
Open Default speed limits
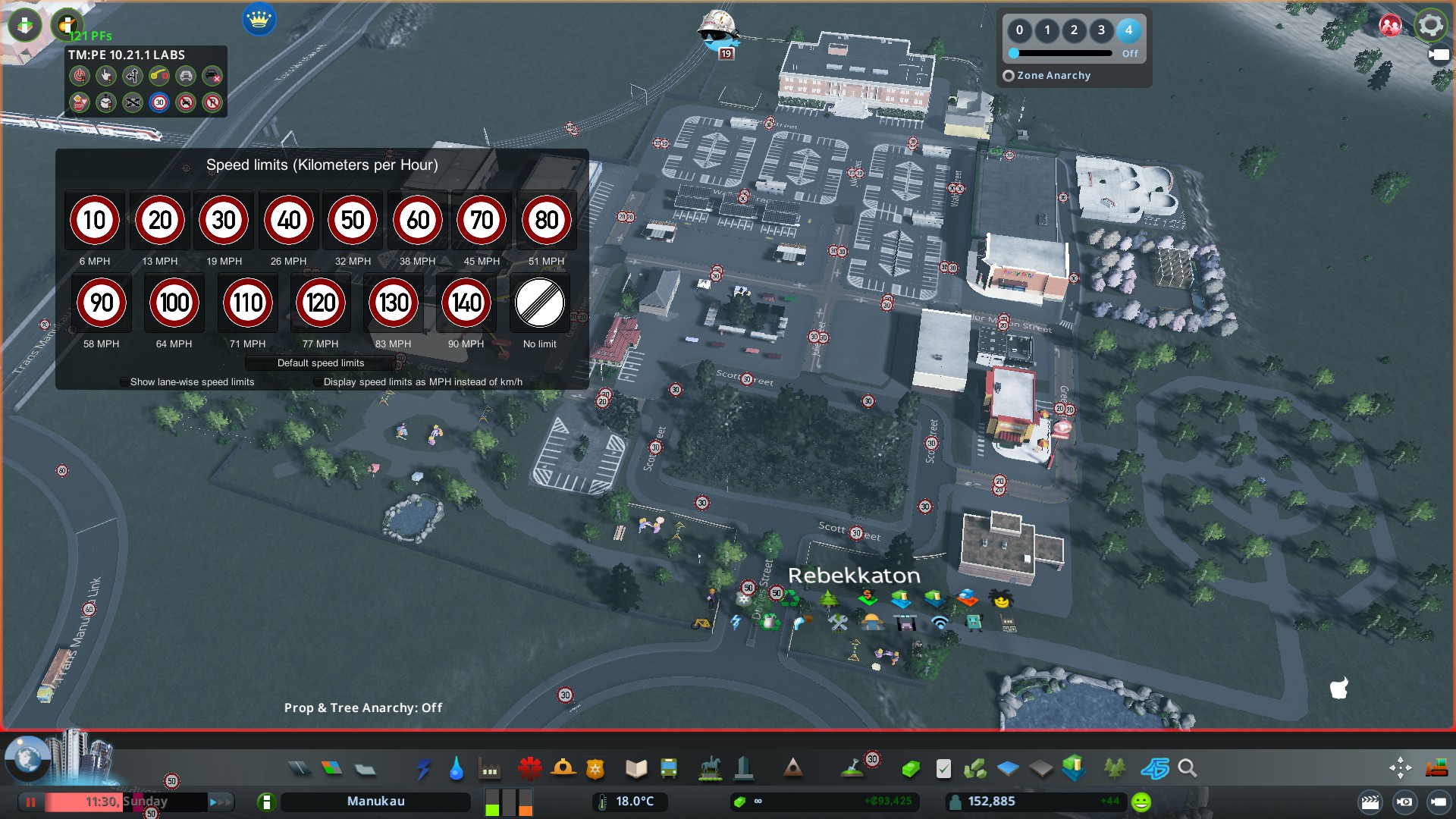(x=320, y=363)
